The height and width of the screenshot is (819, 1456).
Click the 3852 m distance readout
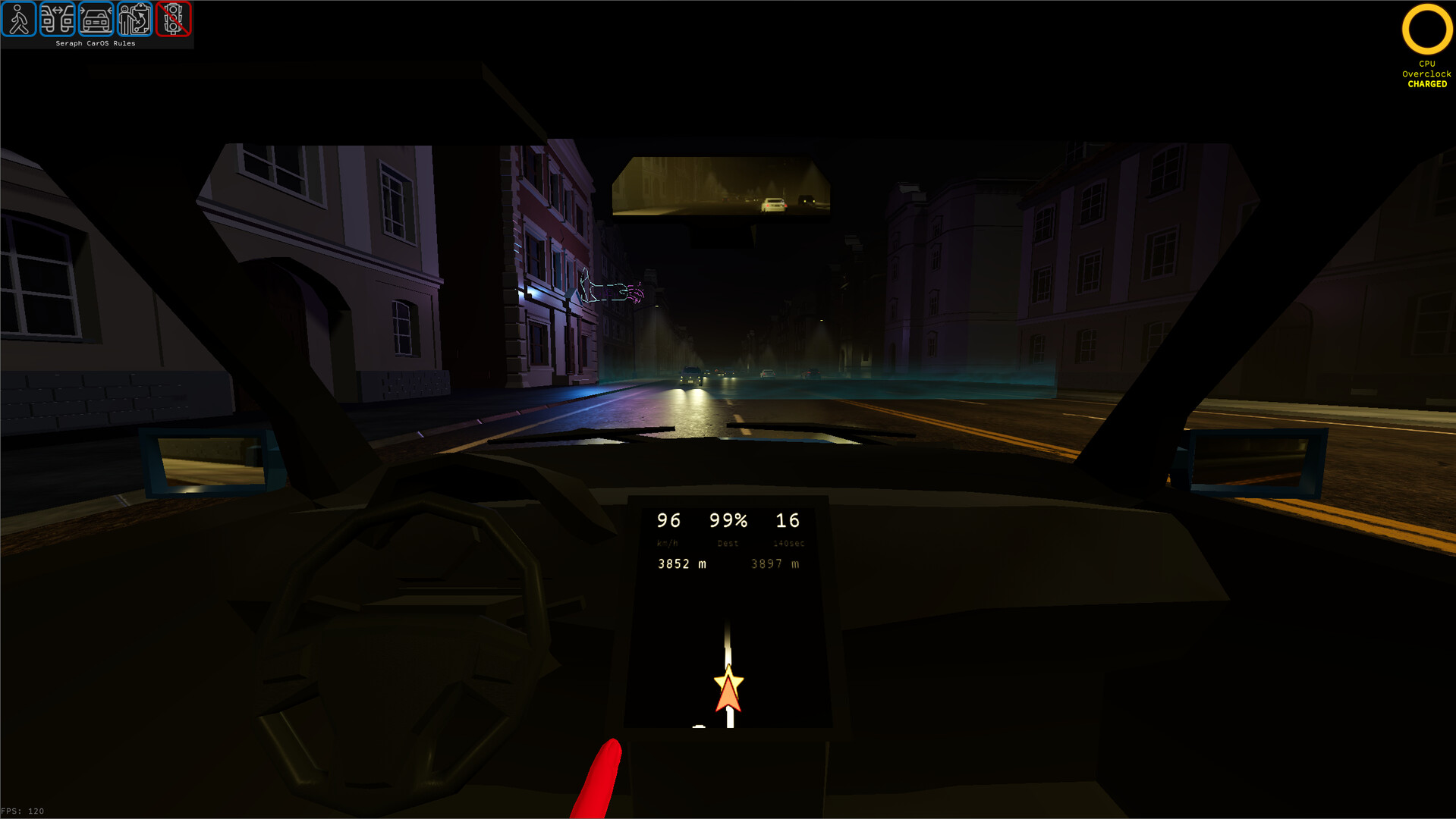coord(681,563)
